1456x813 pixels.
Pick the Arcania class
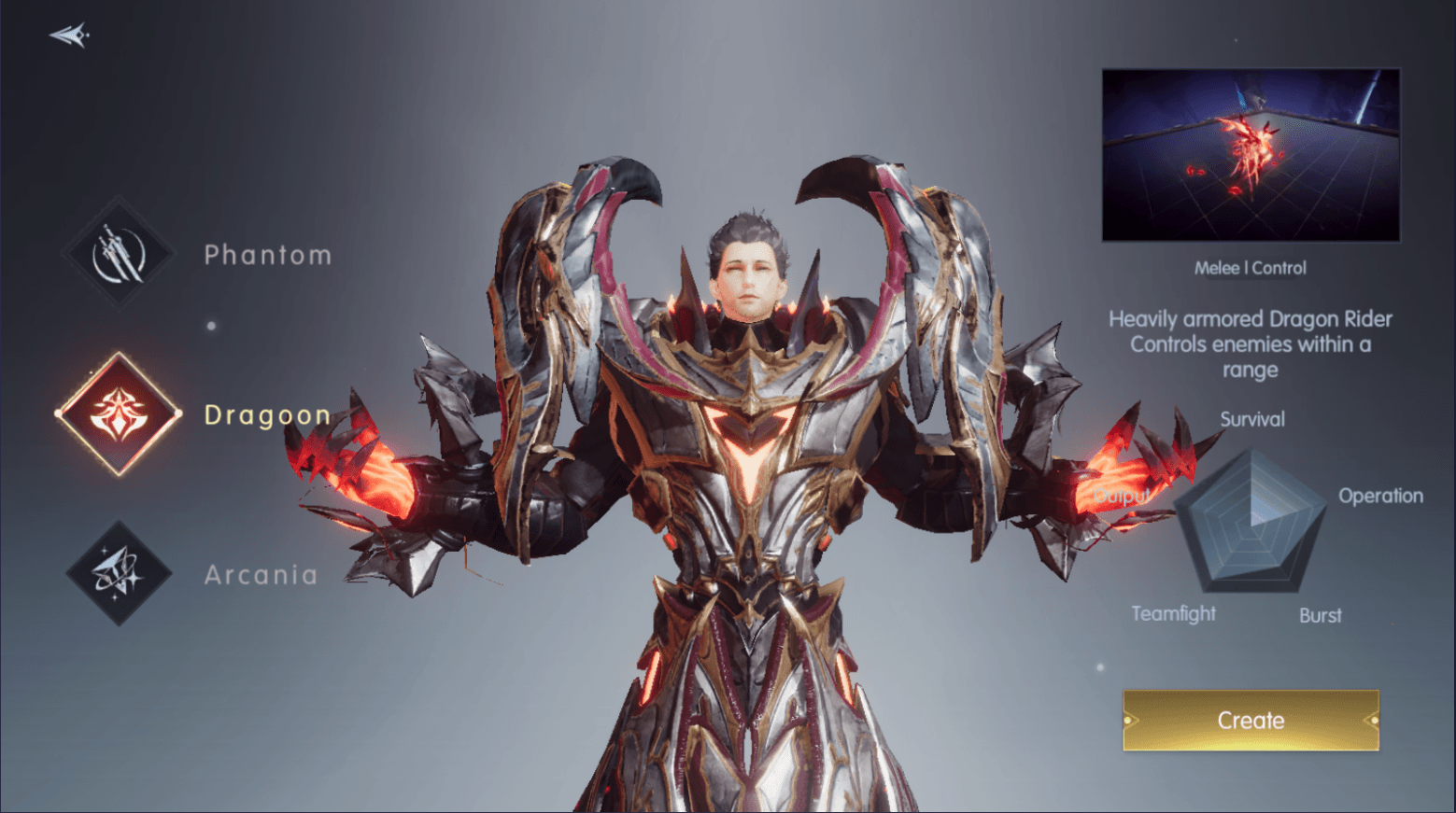[119, 573]
